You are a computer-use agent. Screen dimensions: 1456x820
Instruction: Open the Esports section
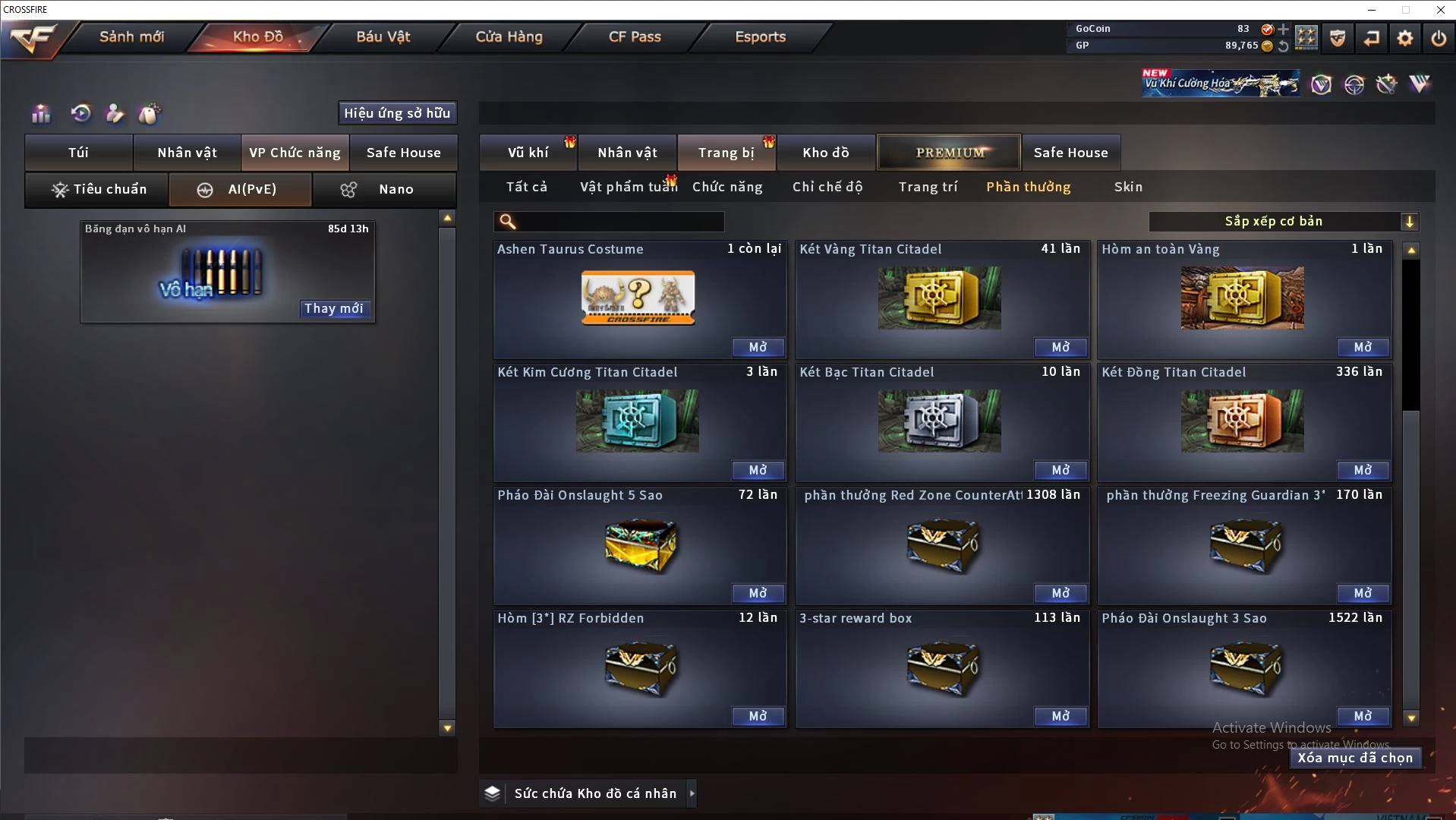click(760, 36)
